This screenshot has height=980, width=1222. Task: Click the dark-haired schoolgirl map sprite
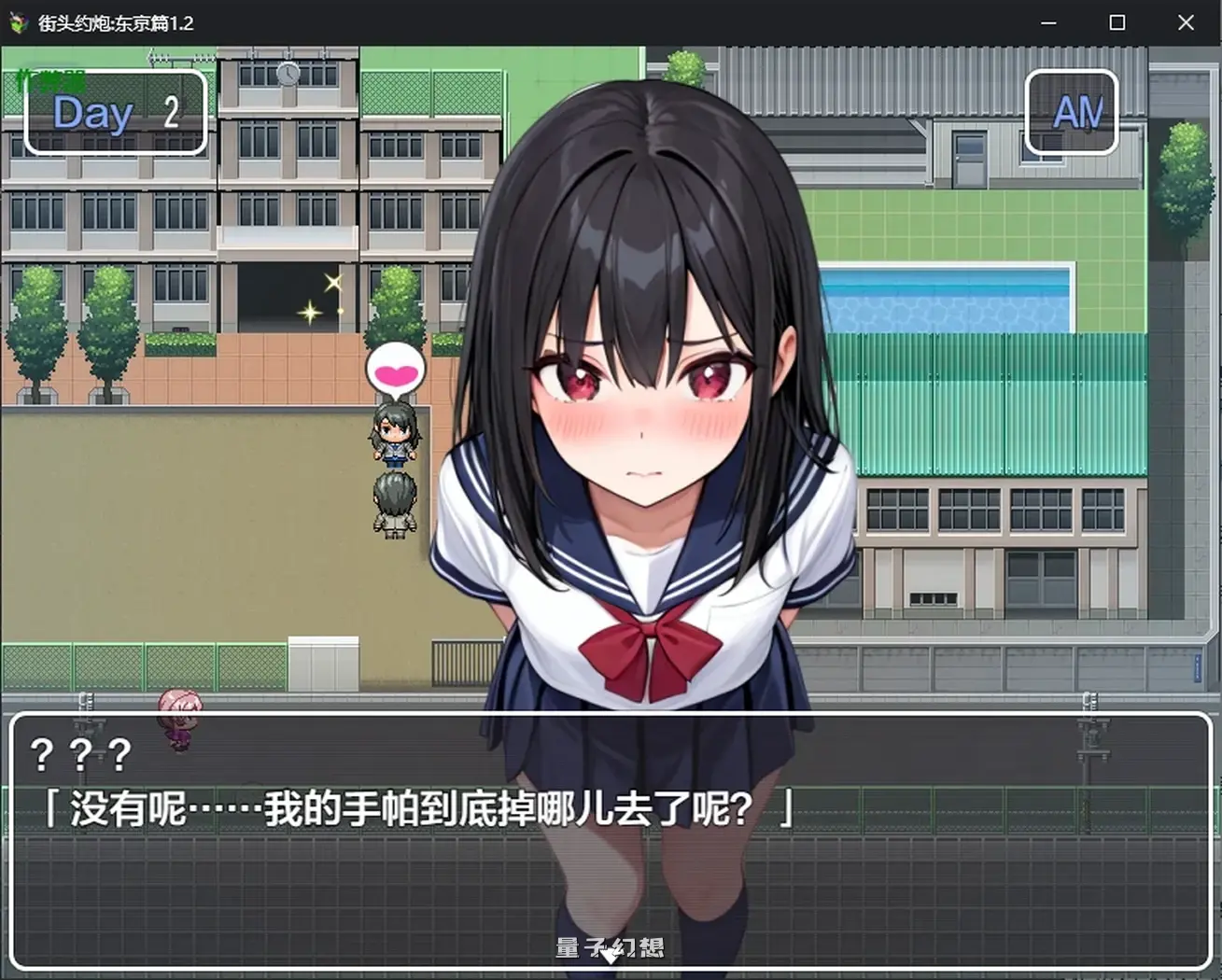(x=396, y=434)
